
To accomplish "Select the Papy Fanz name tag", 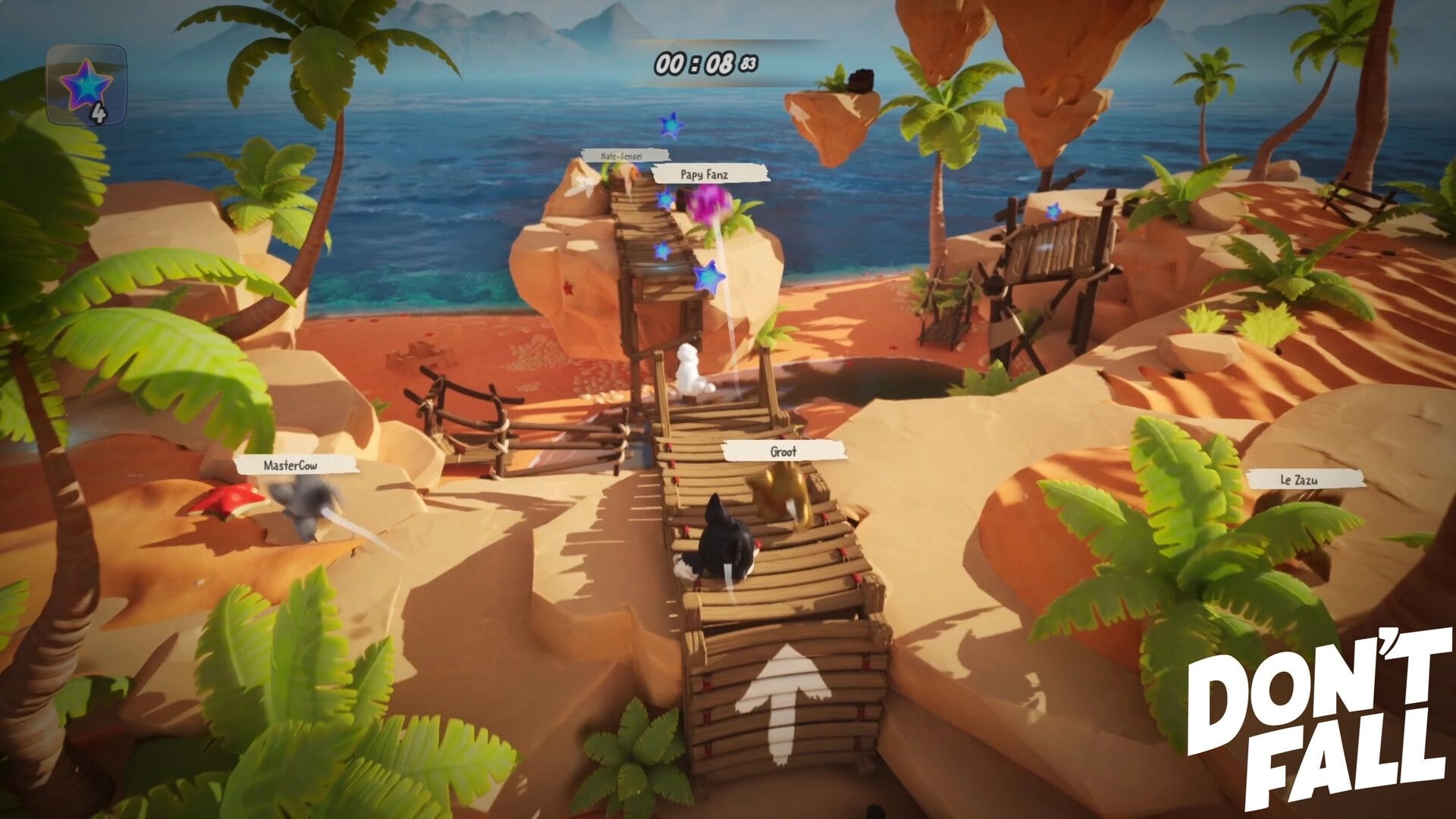I will [x=704, y=174].
